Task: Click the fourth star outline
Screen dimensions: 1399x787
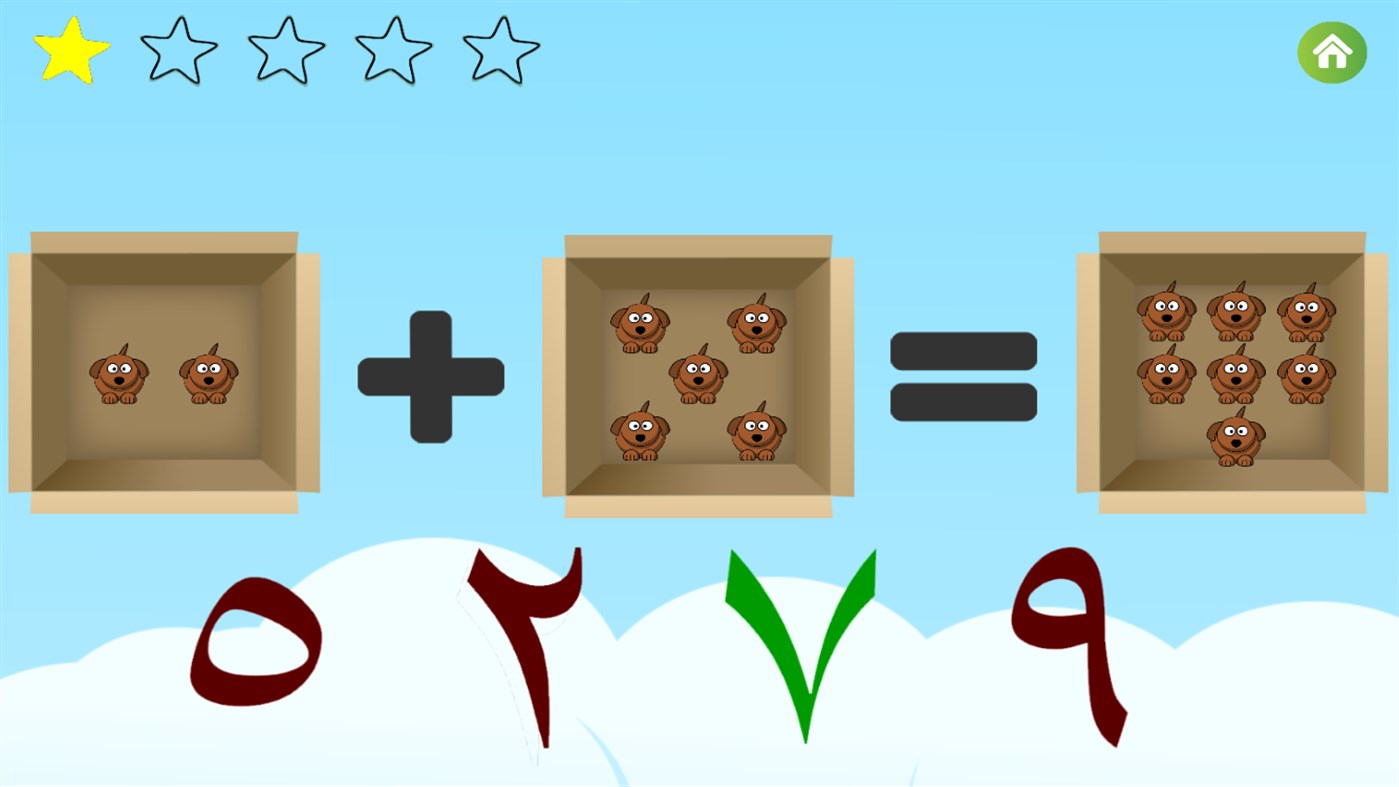Action: tap(393, 47)
